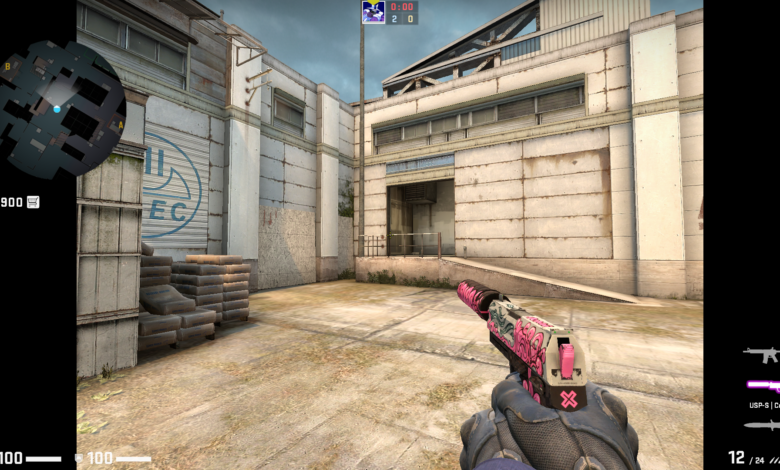Select the B bombsite marker on radar
The width and height of the screenshot is (780, 470).
pos(8,66)
